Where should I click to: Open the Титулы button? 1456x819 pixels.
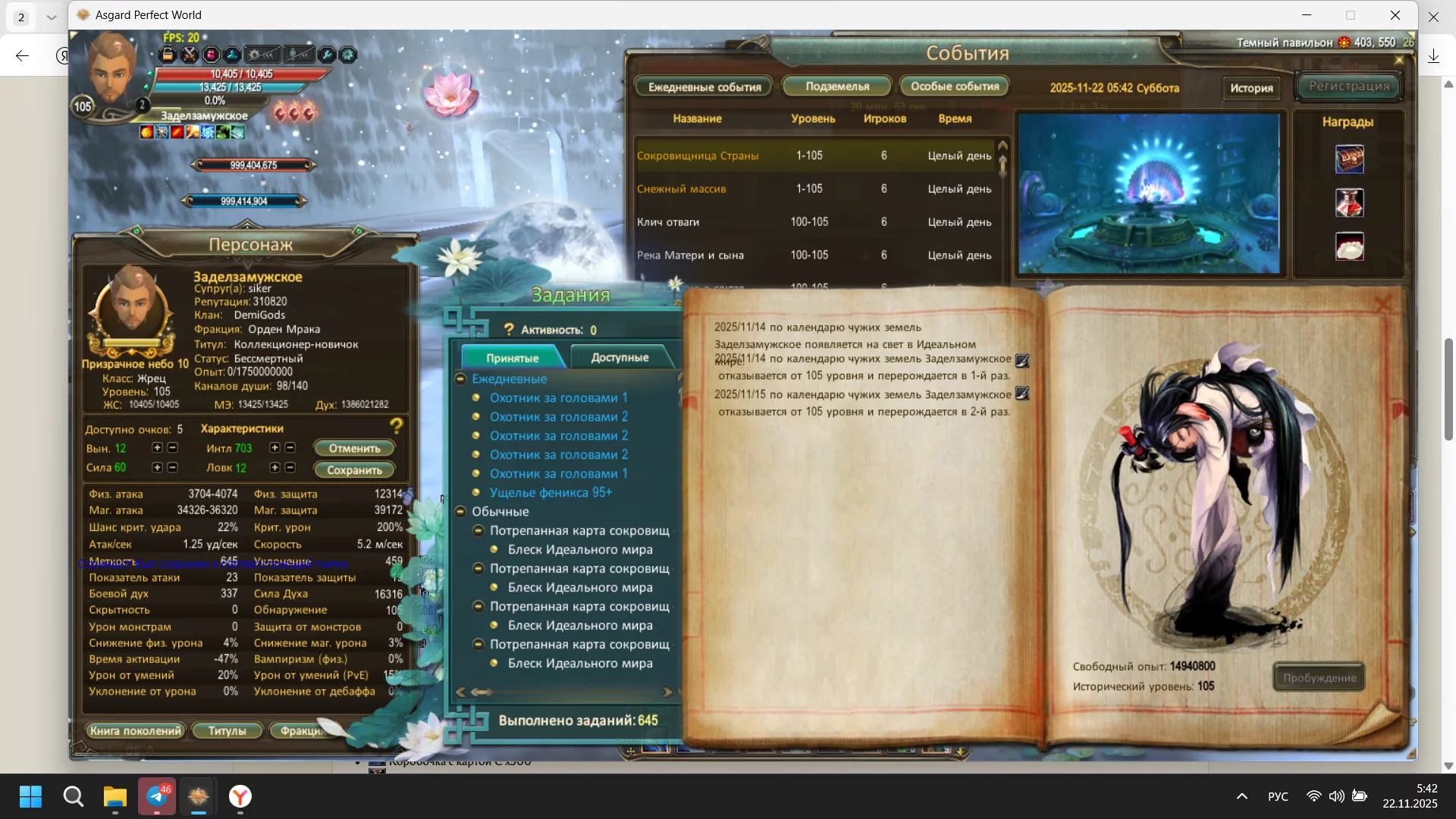(x=227, y=731)
